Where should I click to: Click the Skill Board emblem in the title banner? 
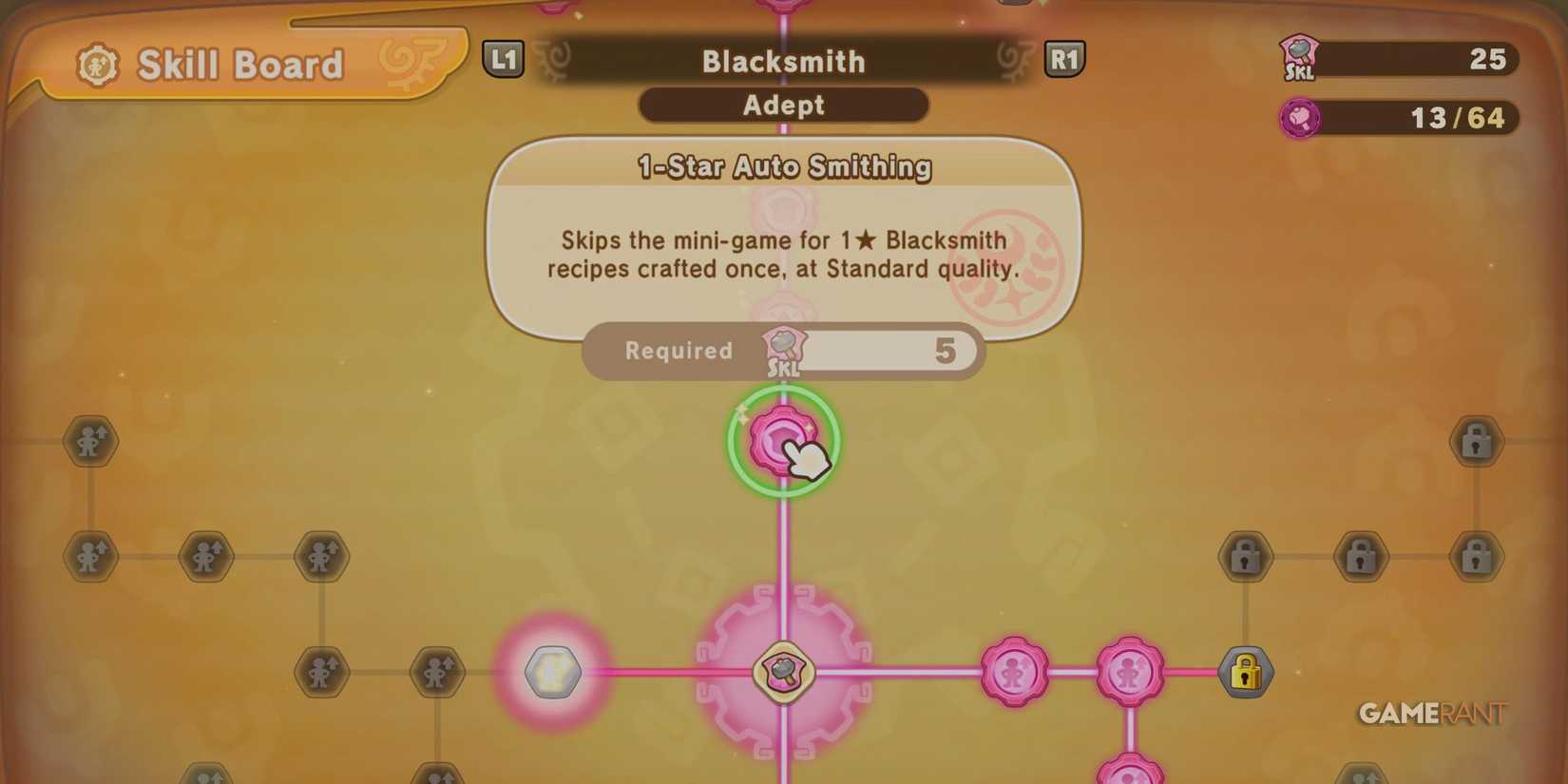pyautogui.click(x=98, y=62)
